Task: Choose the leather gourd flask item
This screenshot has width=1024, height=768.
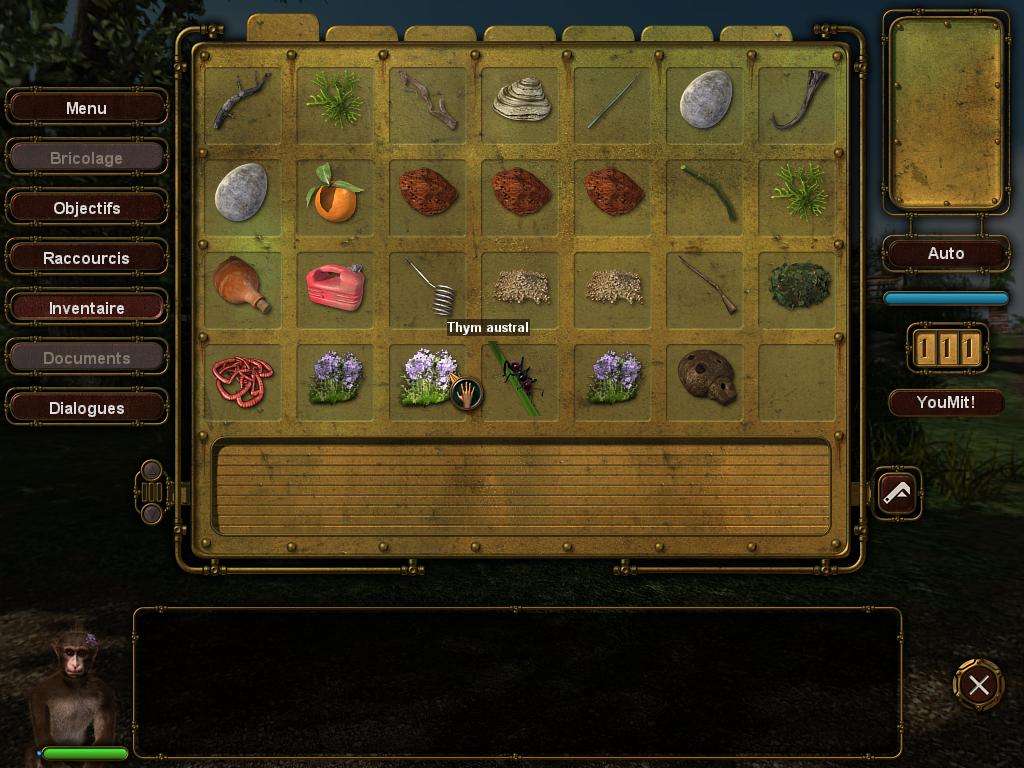Action: tap(242, 285)
